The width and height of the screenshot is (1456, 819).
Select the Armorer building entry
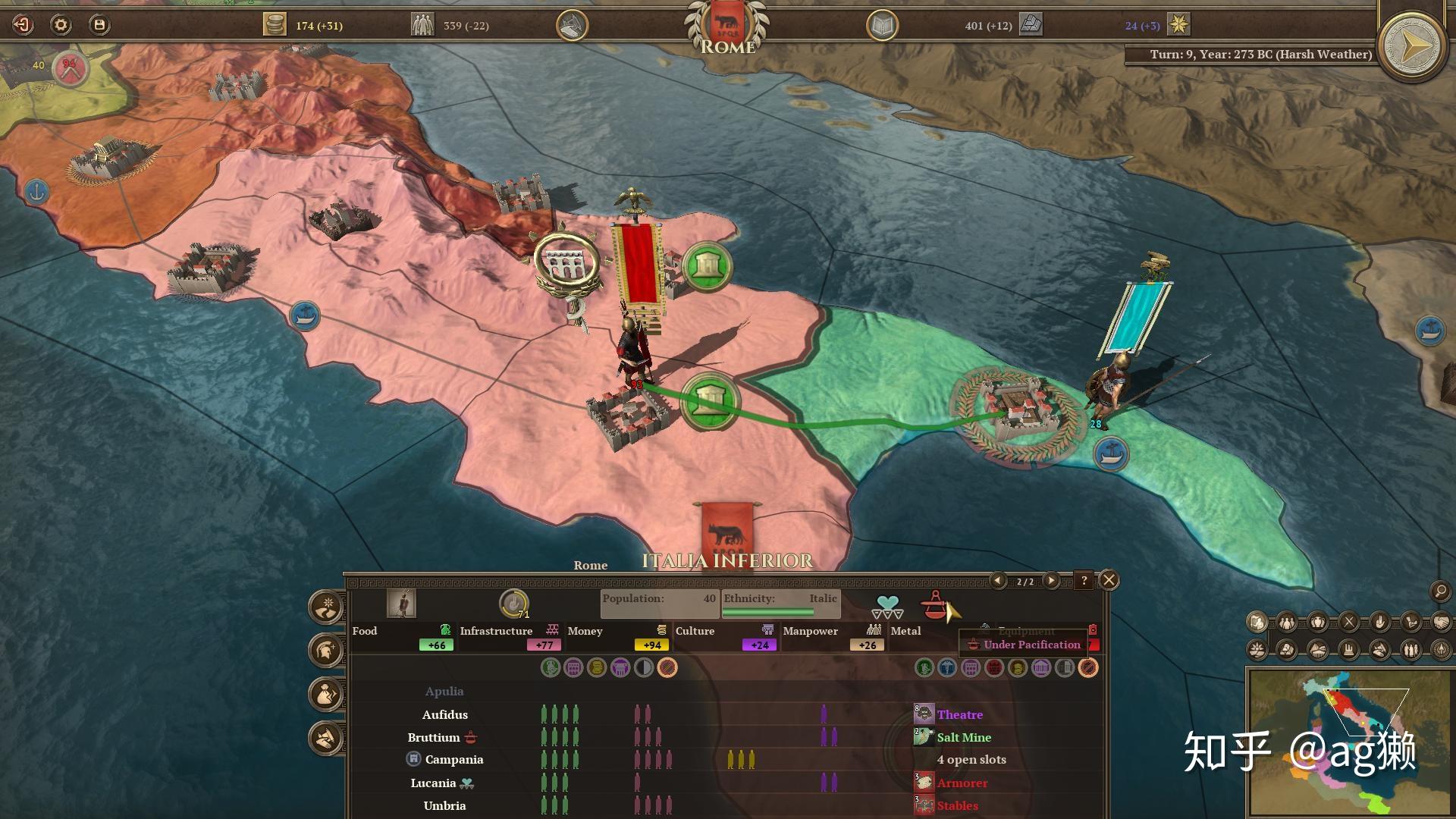962,783
